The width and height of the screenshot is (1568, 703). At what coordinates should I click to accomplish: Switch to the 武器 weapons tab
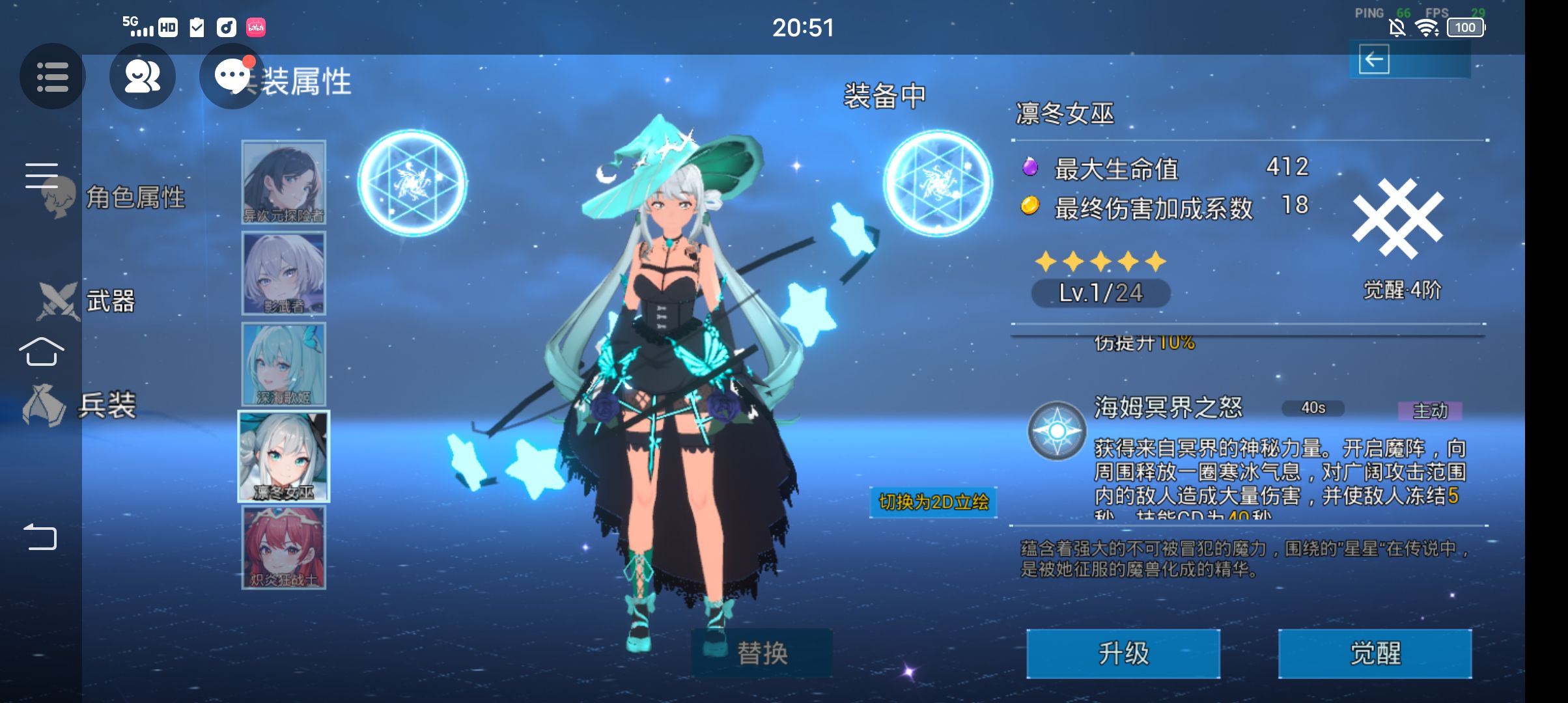click(x=109, y=301)
